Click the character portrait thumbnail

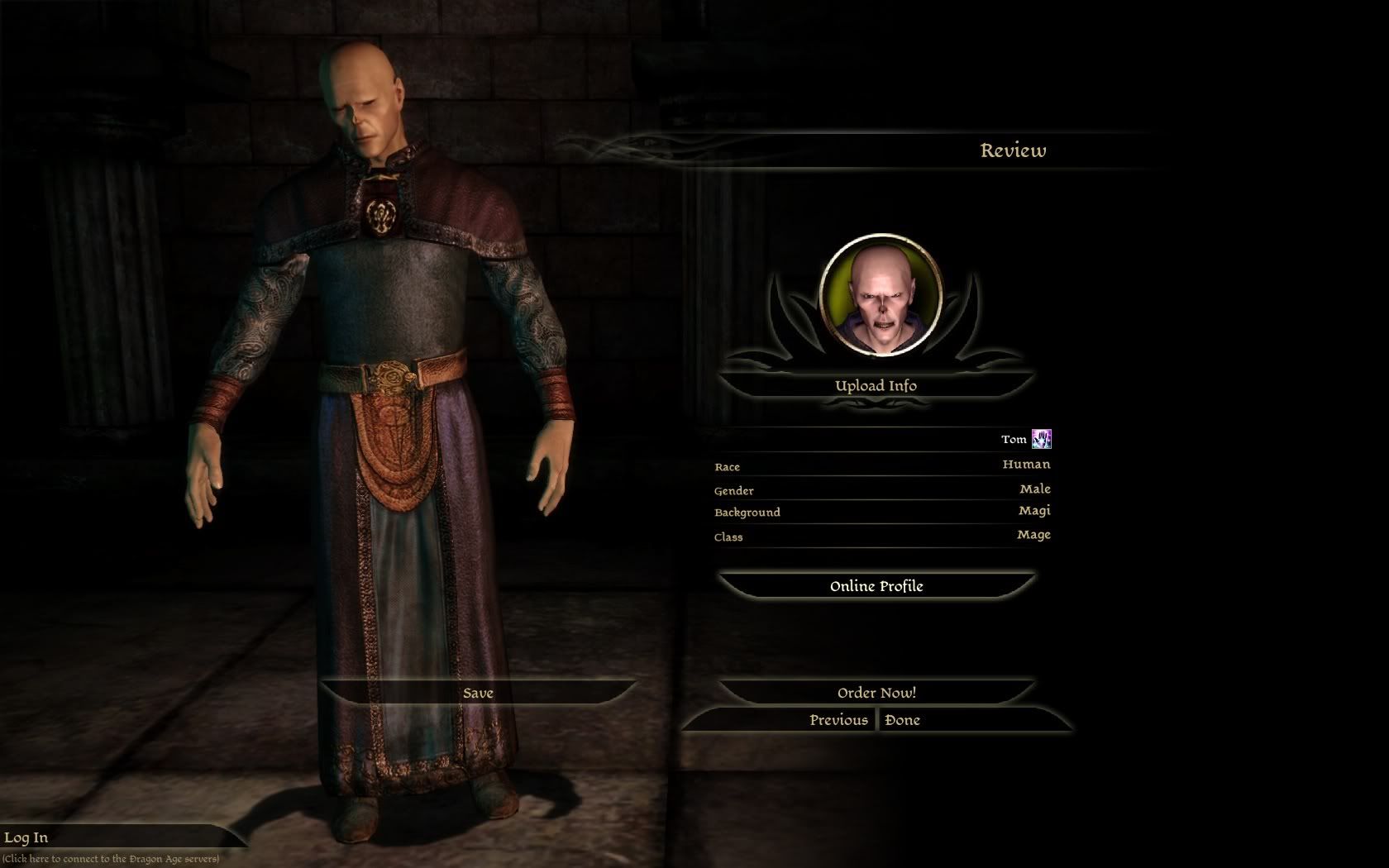[881, 295]
